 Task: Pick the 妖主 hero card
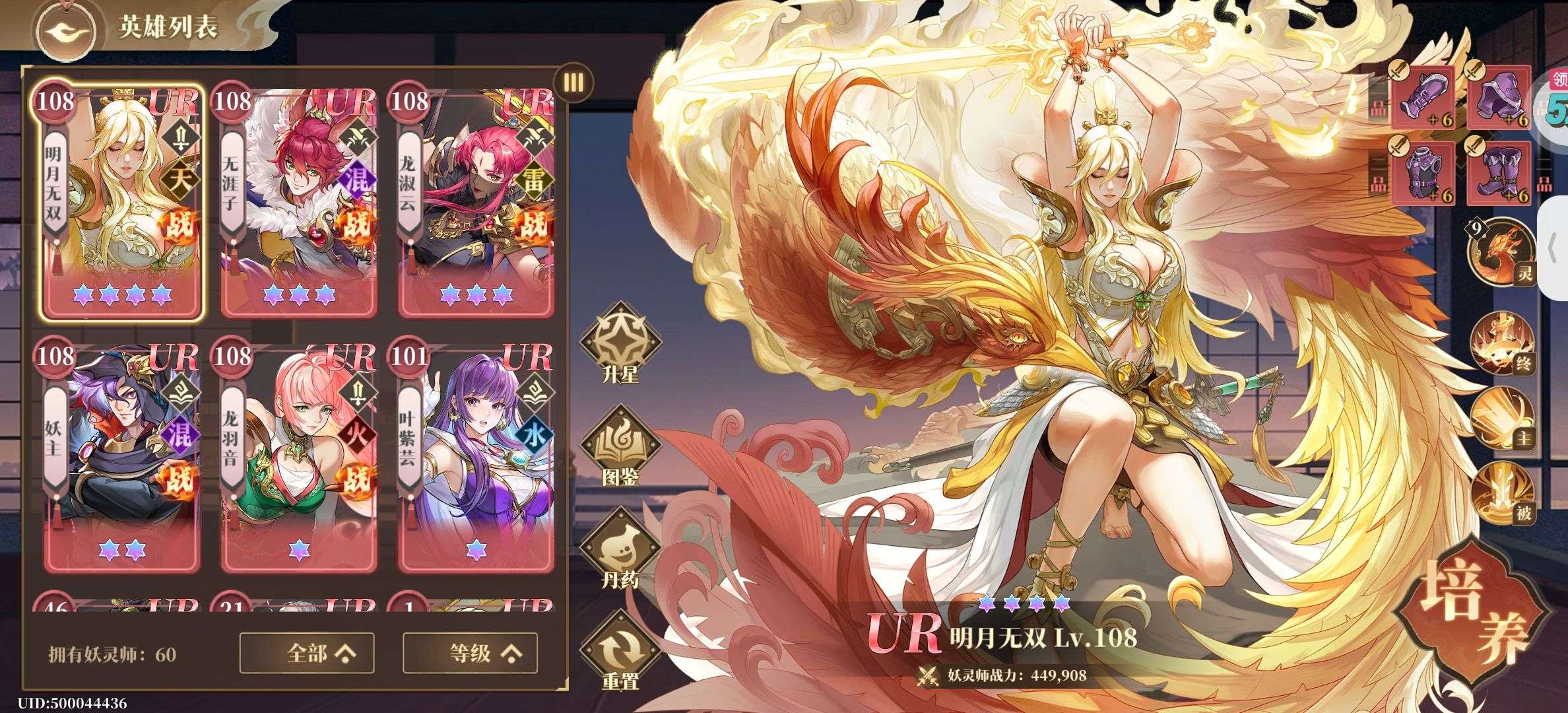pos(121,456)
